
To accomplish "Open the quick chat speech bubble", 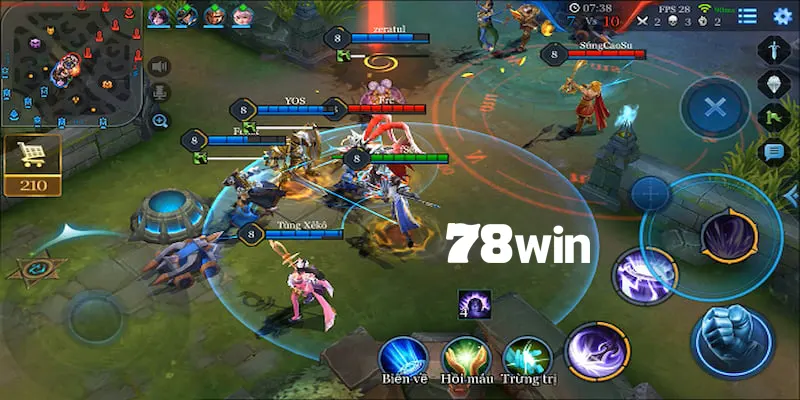I will (773, 152).
